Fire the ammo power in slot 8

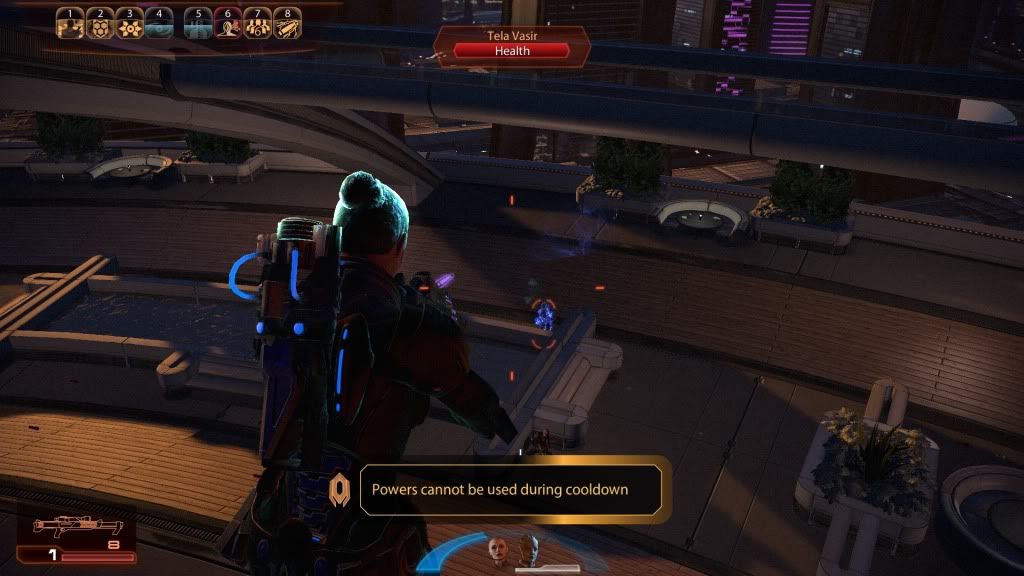tap(287, 24)
